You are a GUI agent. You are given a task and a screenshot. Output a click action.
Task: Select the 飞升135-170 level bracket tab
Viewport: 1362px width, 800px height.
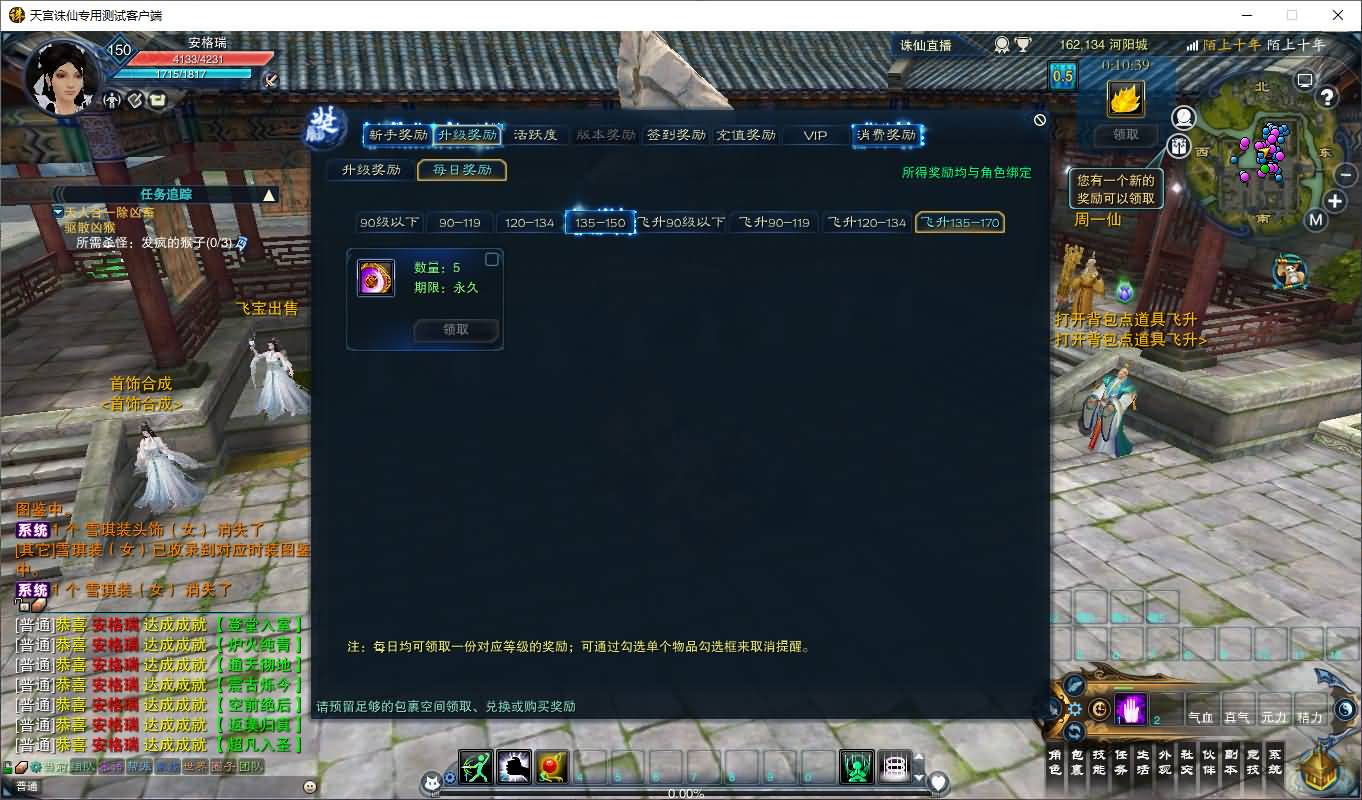[x=959, y=222]
